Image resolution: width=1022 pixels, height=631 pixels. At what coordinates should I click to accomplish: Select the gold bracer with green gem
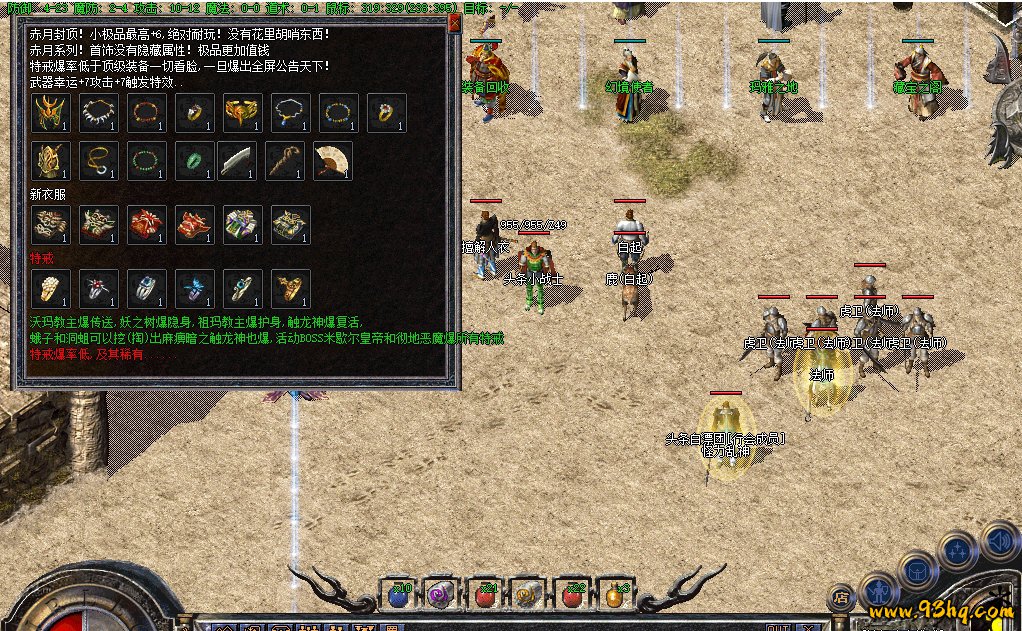(x=242, y=113)
